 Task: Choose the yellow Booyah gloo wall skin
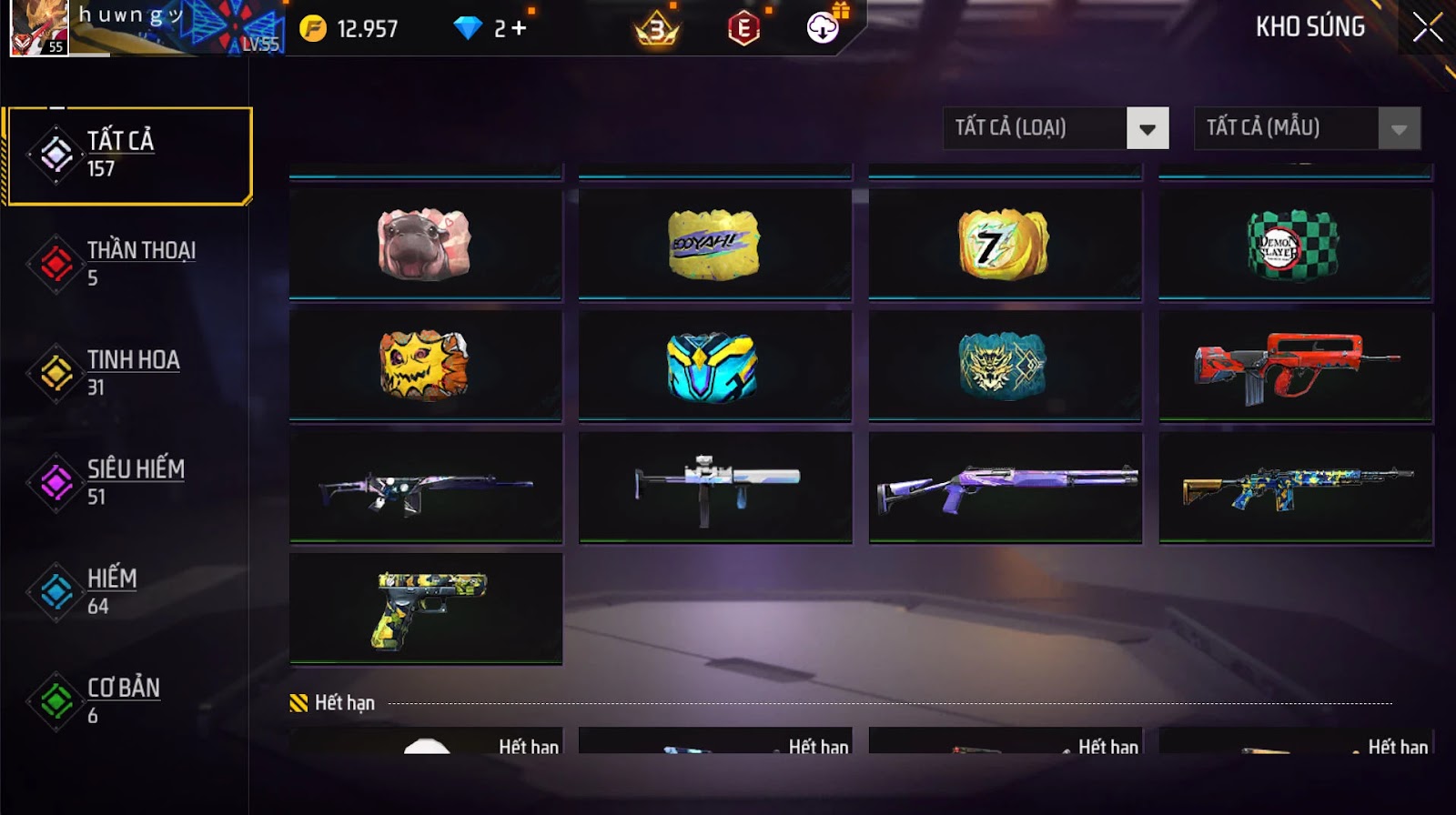[714, 244]
